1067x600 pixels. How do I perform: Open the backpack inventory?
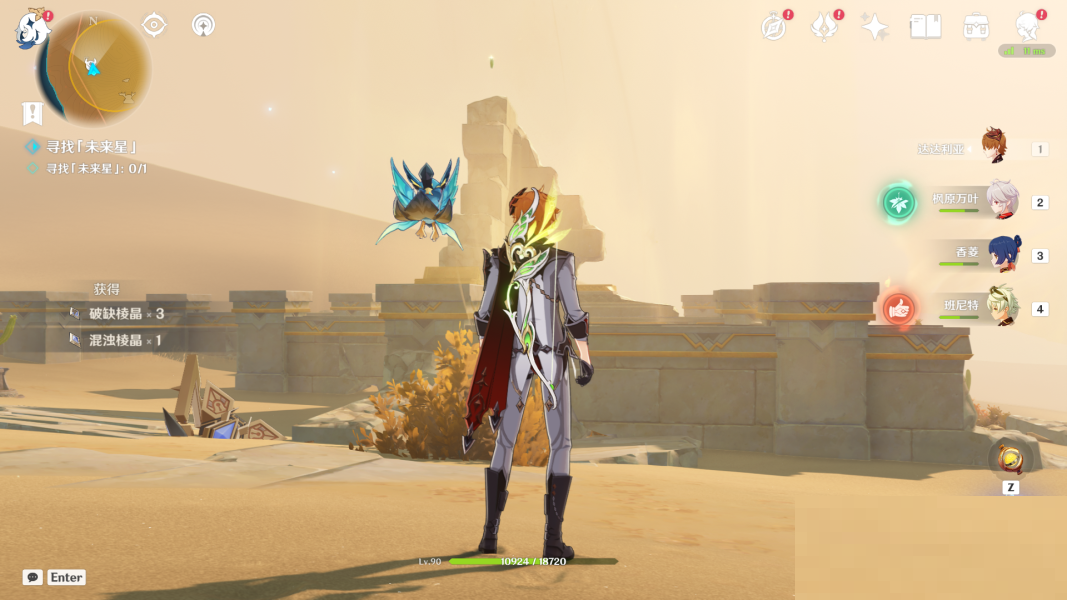[x=976, y=27]
